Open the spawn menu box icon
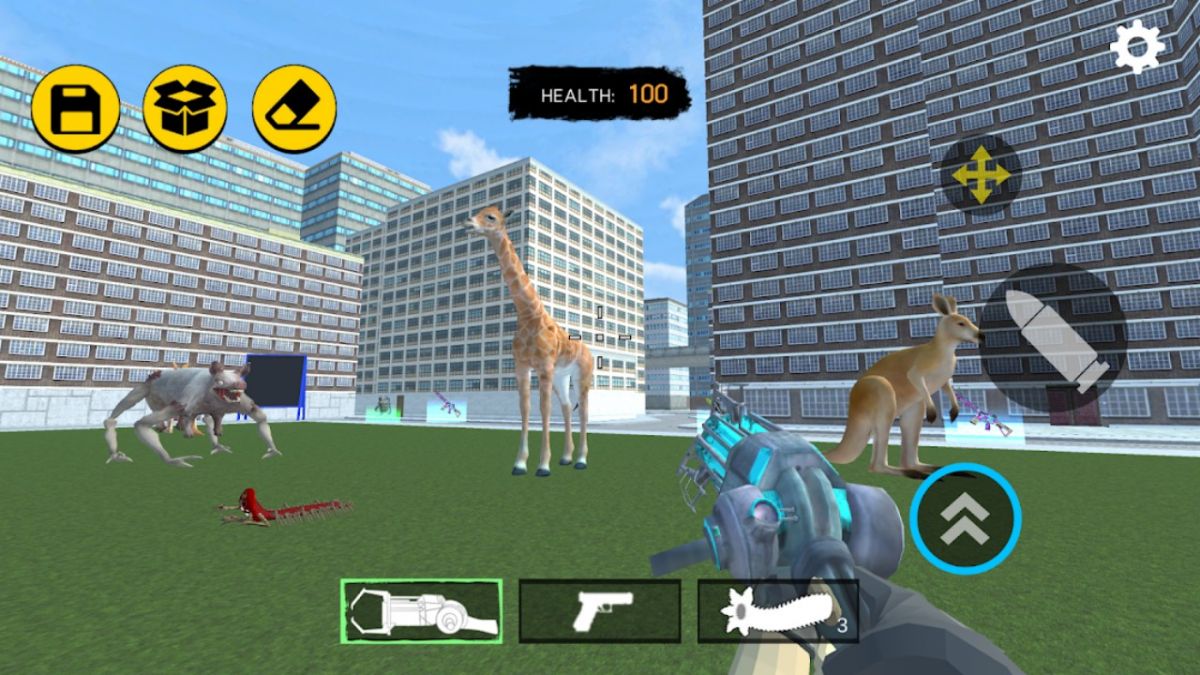Viewport: 1200px width, 675px height. click(185, 109)
